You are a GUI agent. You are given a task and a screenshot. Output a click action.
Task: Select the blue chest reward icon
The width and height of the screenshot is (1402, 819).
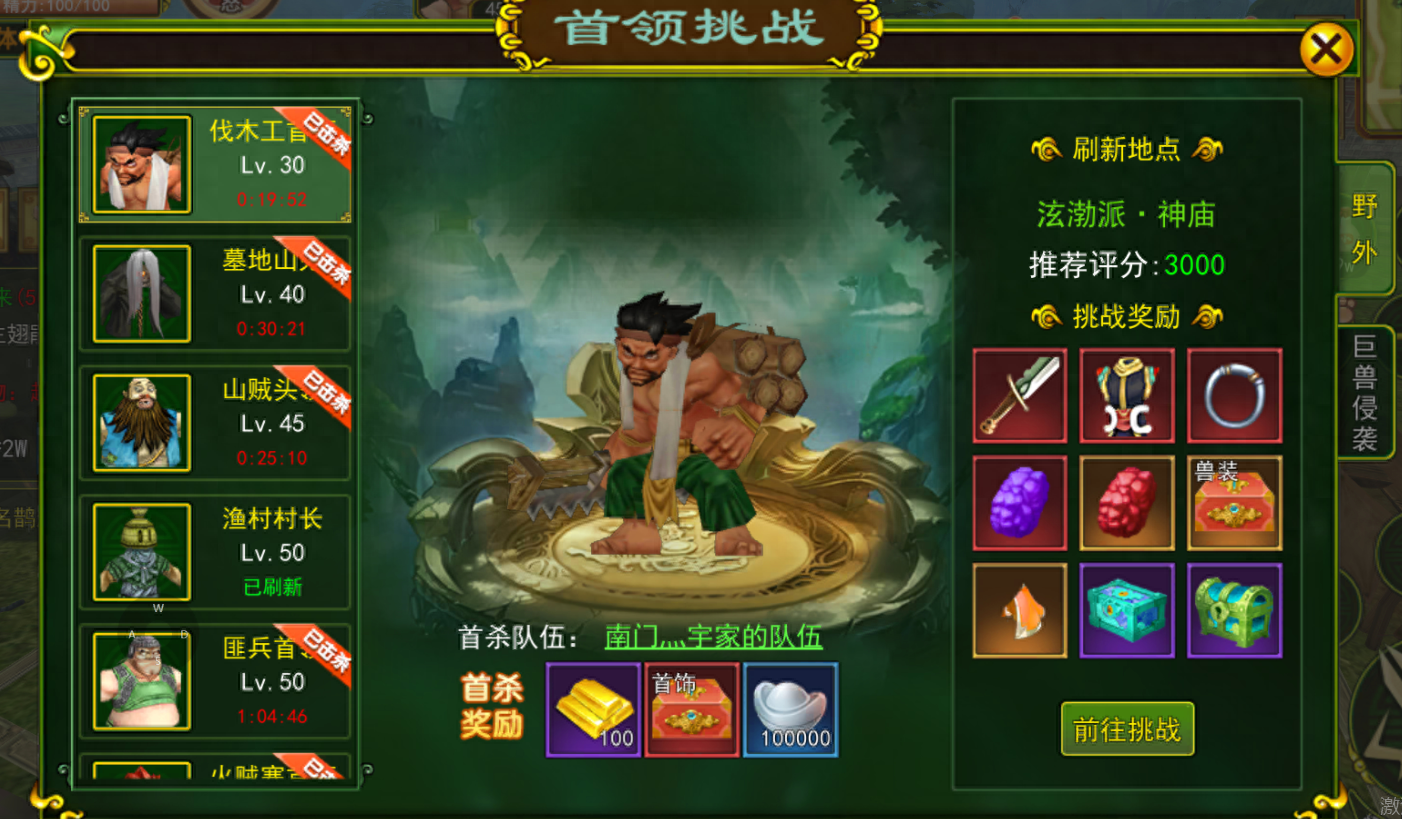click(x=1126, y=608)
